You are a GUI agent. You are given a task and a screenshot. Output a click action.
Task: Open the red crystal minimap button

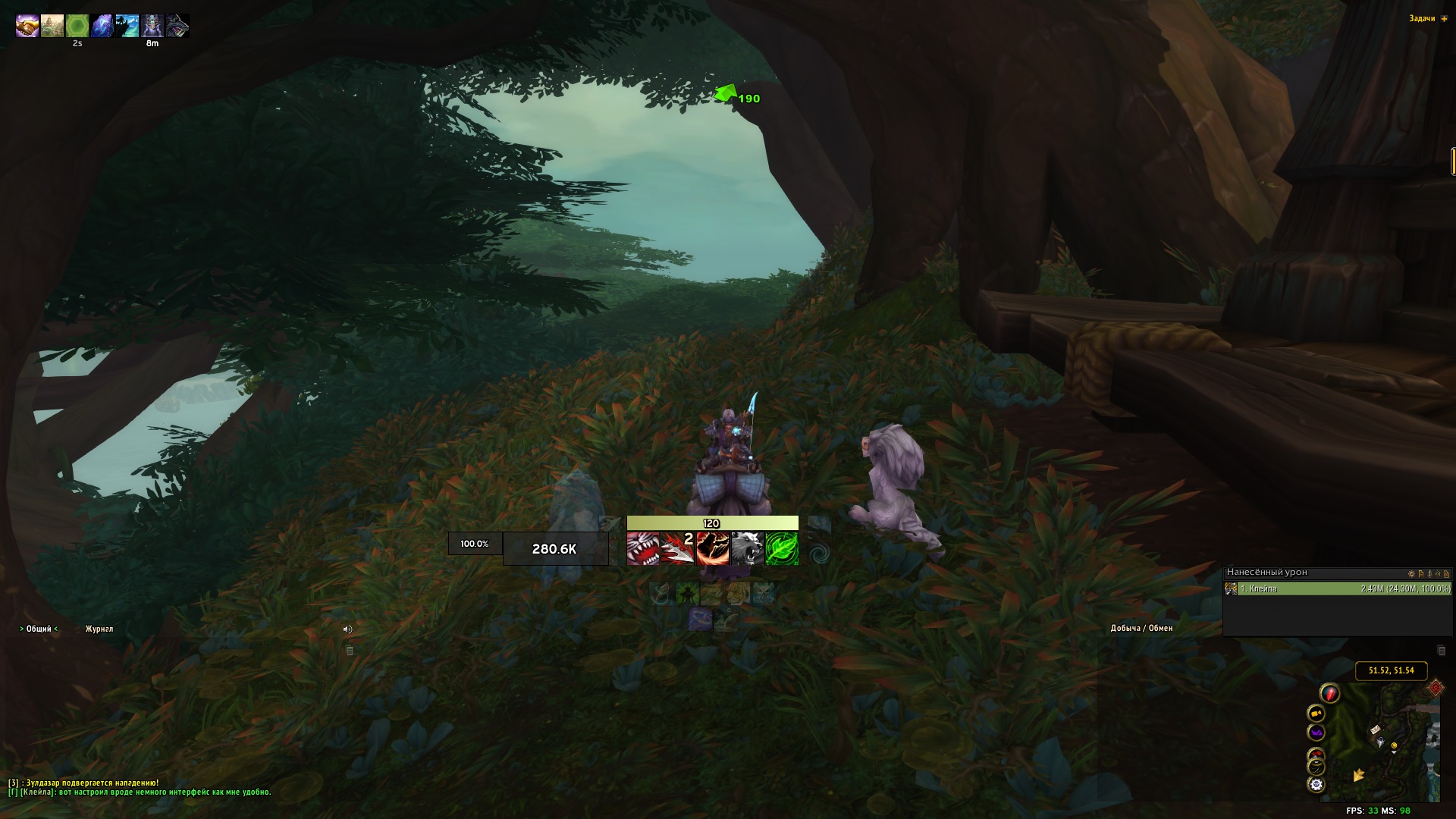pos(1329,692)
